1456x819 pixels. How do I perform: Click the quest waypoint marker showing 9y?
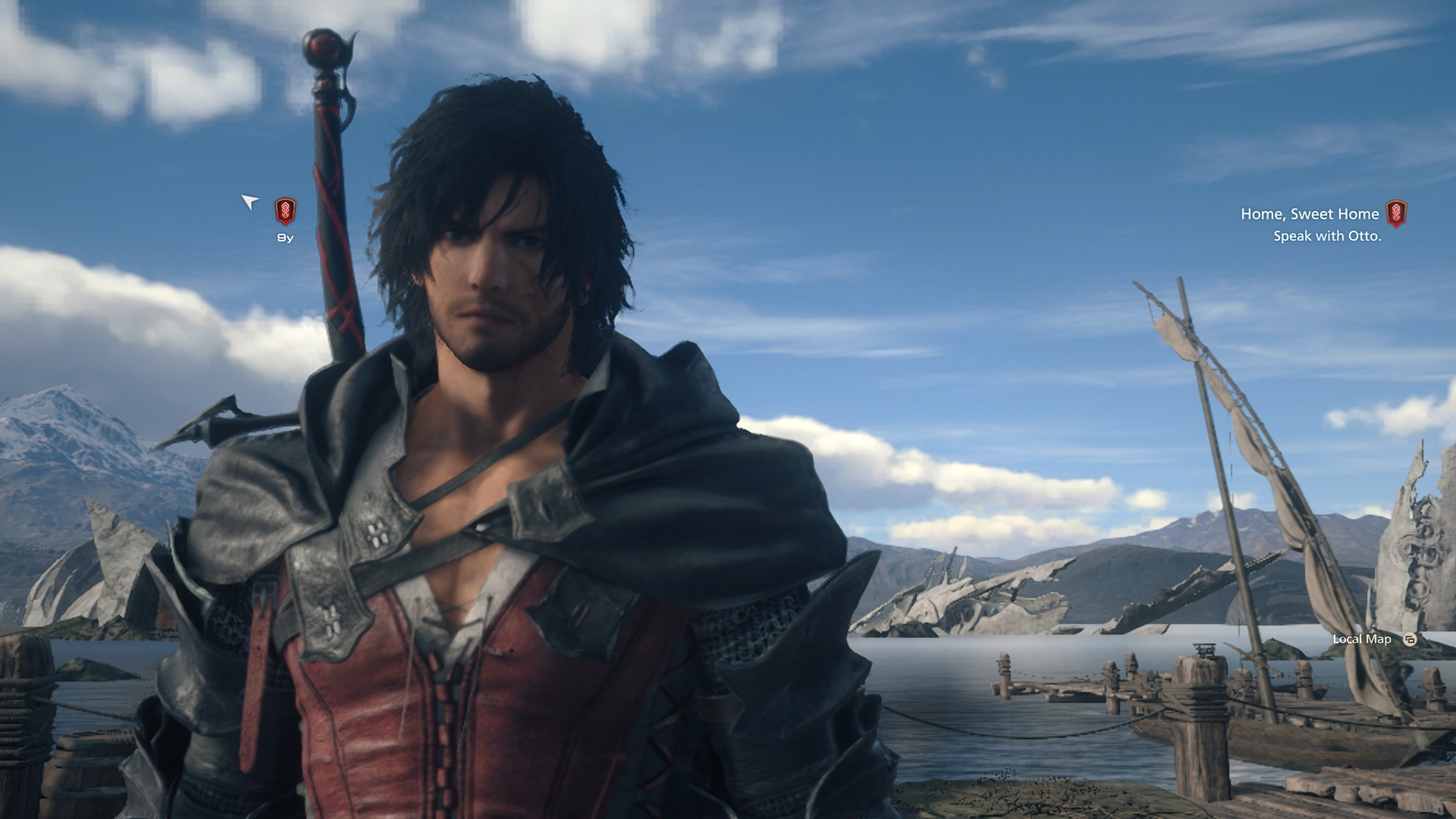coord(285,211)
